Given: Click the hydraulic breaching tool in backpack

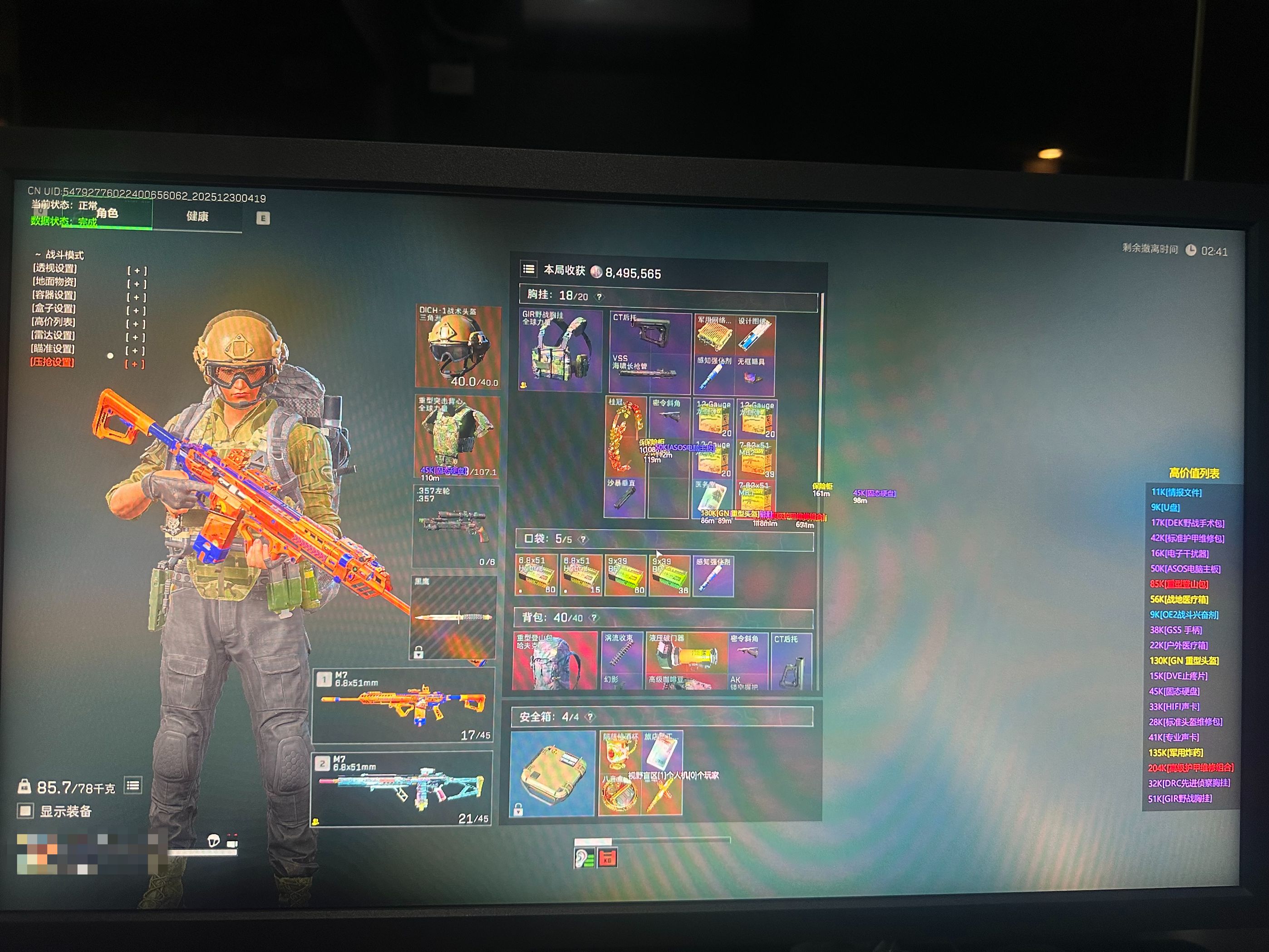Looking at the screenshot, I should tap(686, 659).
